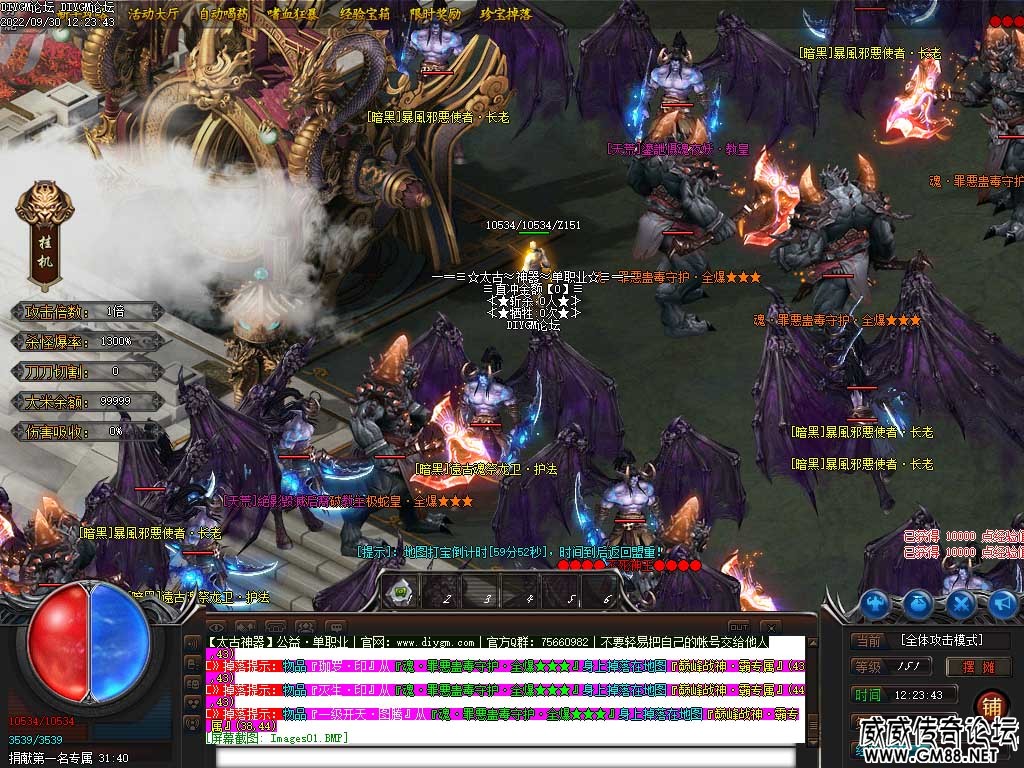The width and height of the screenshot is (1024, 768).
Task: Open the character panel muscle-figure icon
Action: click(876, 603)
